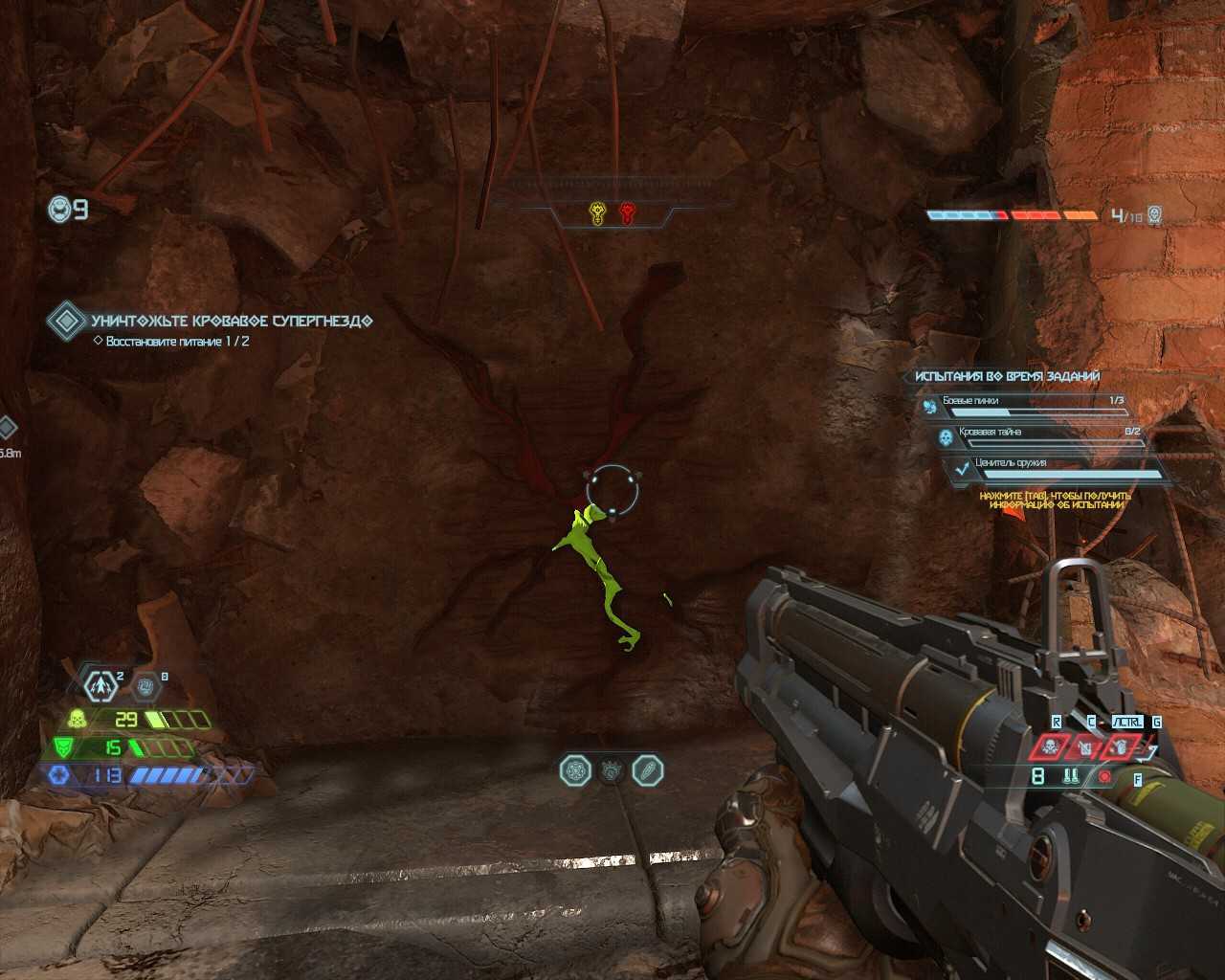Click the extra lives helmet icon
Viewport: 1225px width, 980px height.
tap(59, 208)
